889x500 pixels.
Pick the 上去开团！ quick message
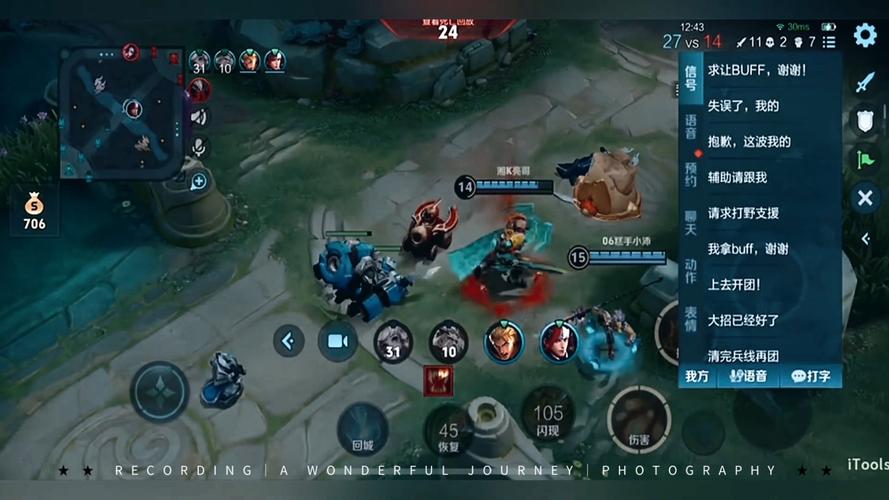pos(734,284)
